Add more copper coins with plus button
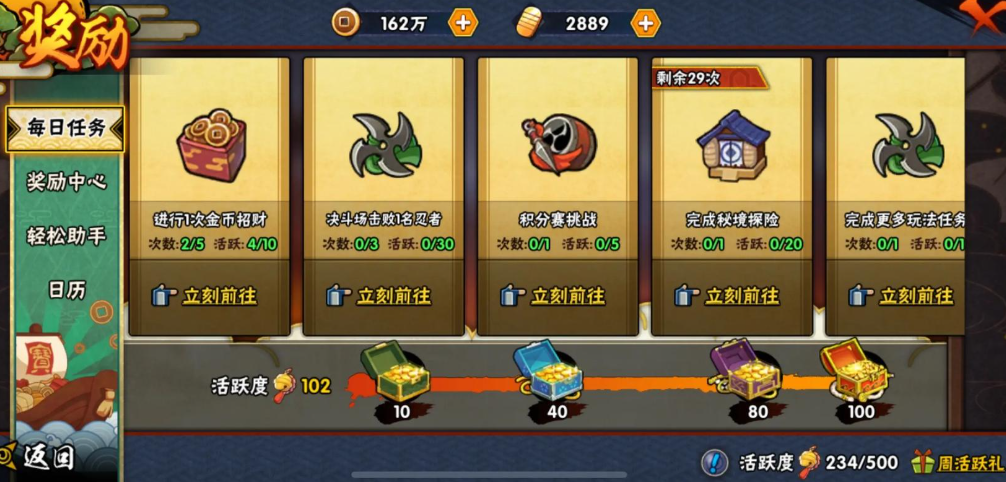This screenshot has height=482, width=1006. (x=462, y=22)
